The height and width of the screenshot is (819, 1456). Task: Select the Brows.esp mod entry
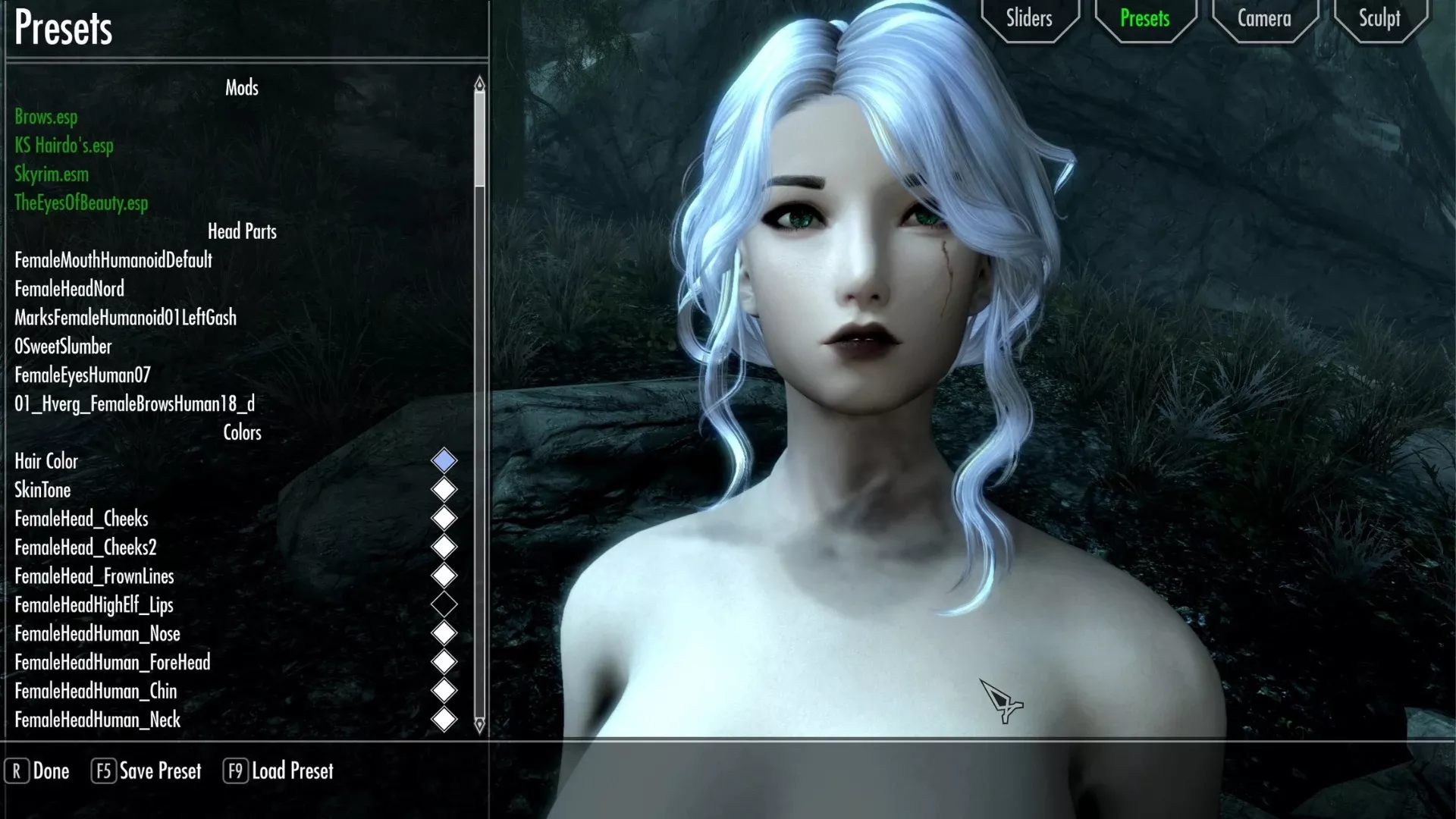(x=46, y=117)
